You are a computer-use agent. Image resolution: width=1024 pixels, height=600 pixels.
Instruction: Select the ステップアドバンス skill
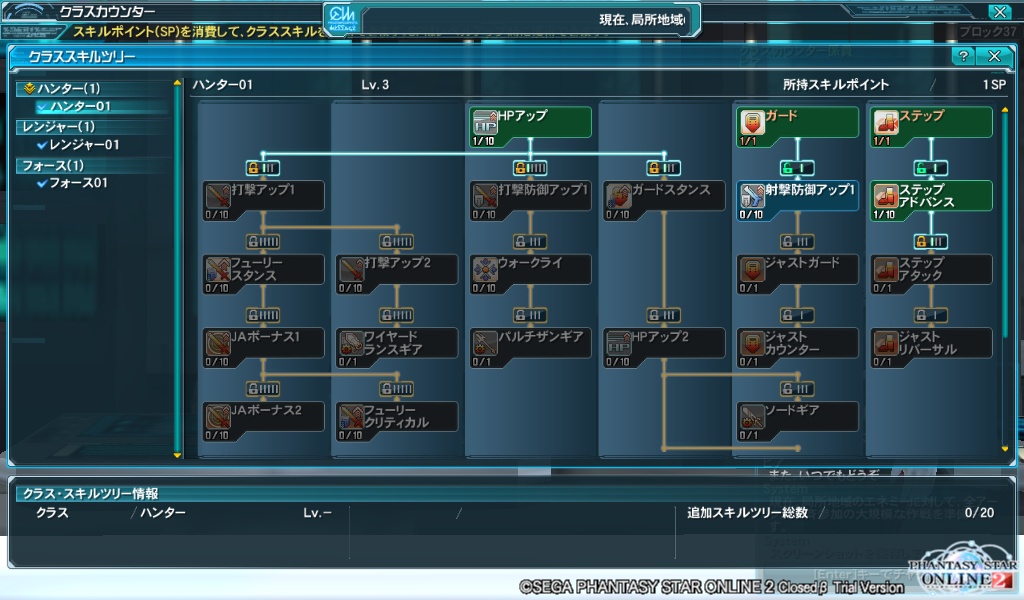(x=930, y=196)
